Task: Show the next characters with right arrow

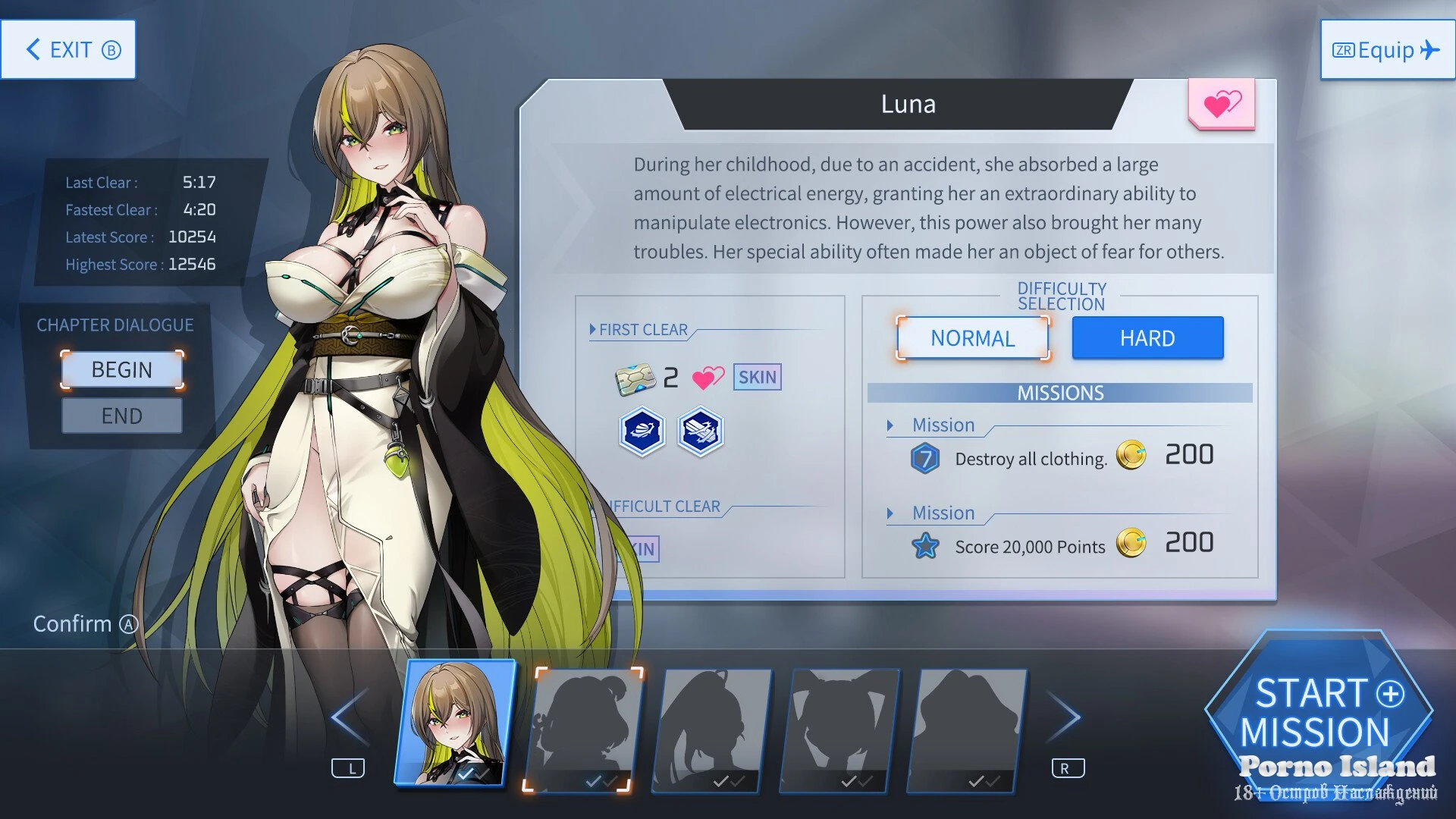Action: point(1065,717)
